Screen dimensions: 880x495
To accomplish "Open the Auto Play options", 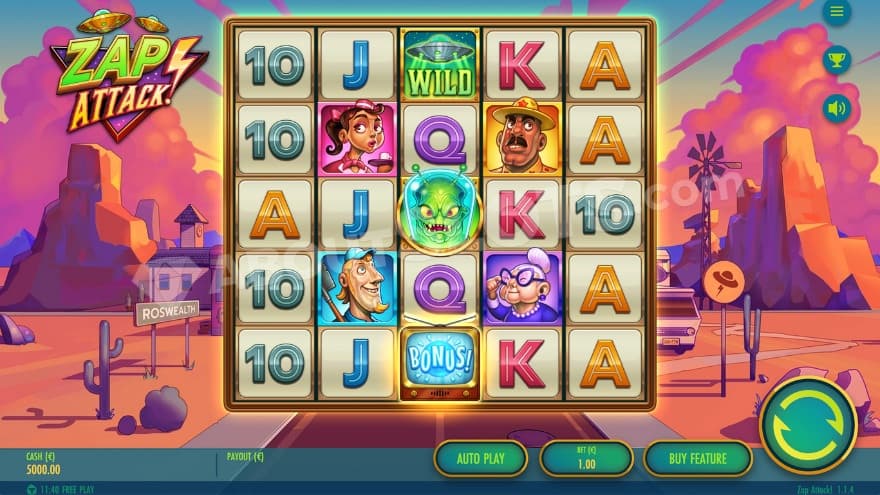I will [x=480, y=458].
